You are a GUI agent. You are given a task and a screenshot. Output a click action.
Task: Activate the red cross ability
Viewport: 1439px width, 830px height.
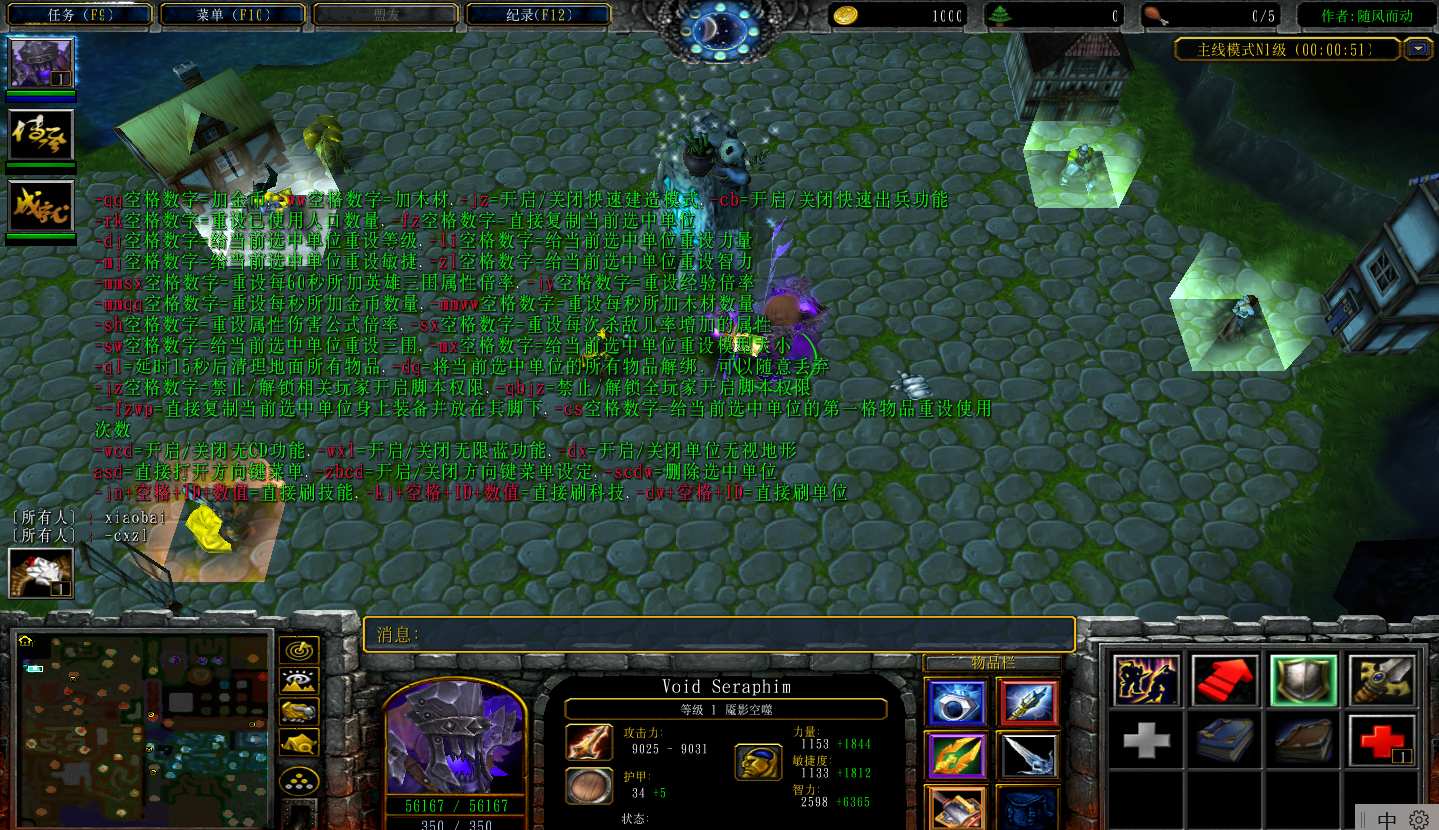click(x=1381, y=740)
